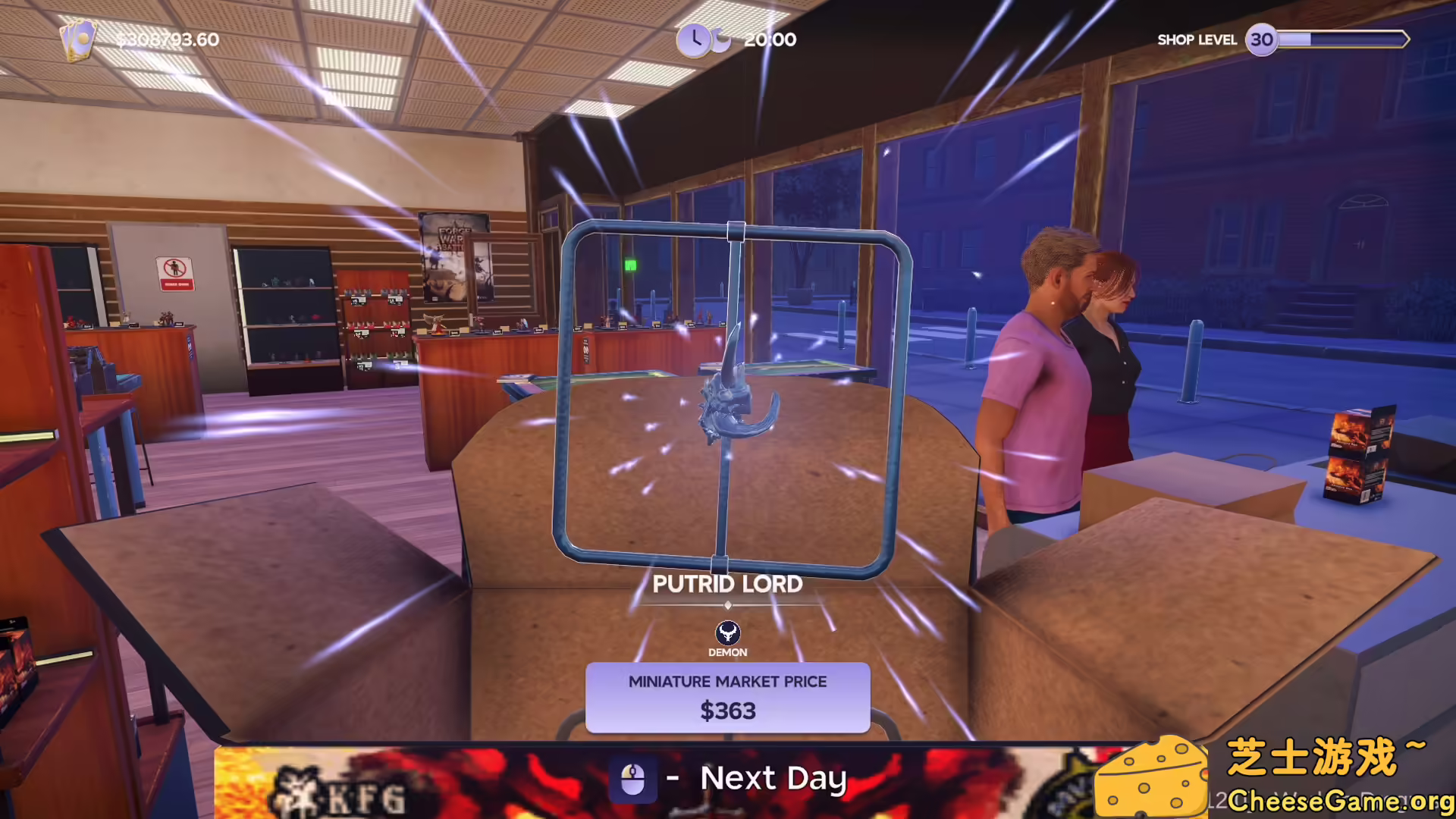Click the moon phase icon next to the clock

click(x=719, y=39)
